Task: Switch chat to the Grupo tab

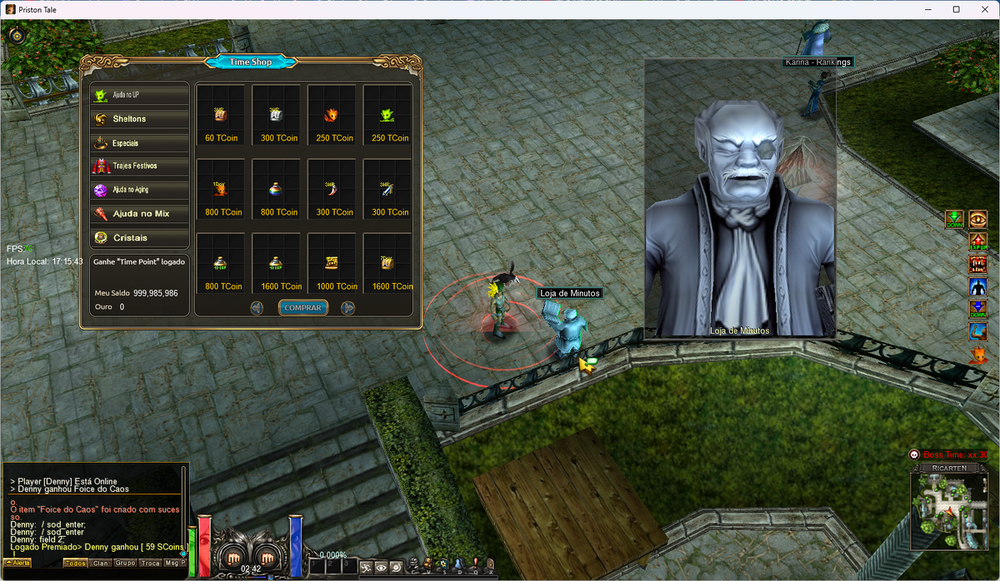Action: click(125, 563)
